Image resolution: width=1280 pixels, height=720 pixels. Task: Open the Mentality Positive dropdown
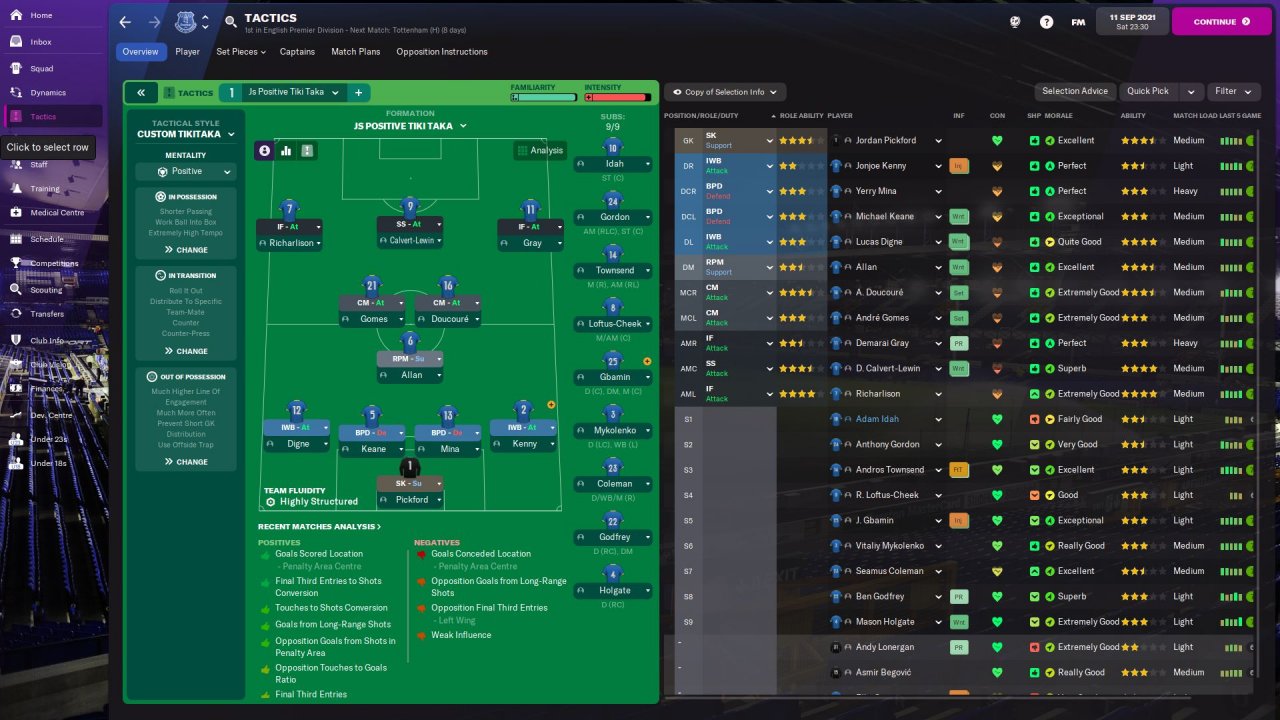click(186, 171)
